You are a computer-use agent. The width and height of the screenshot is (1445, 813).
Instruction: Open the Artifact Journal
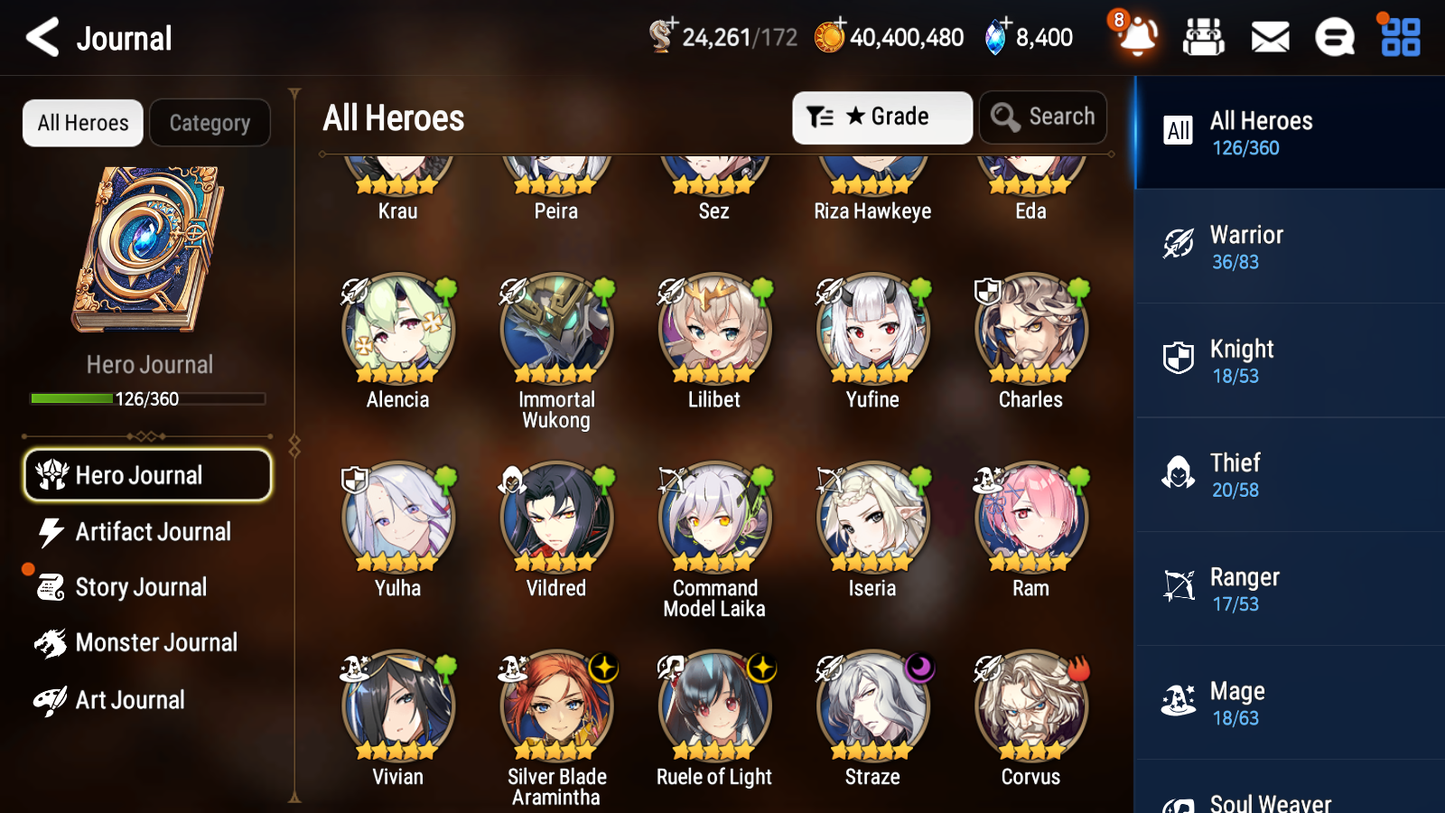click(152, 532)
